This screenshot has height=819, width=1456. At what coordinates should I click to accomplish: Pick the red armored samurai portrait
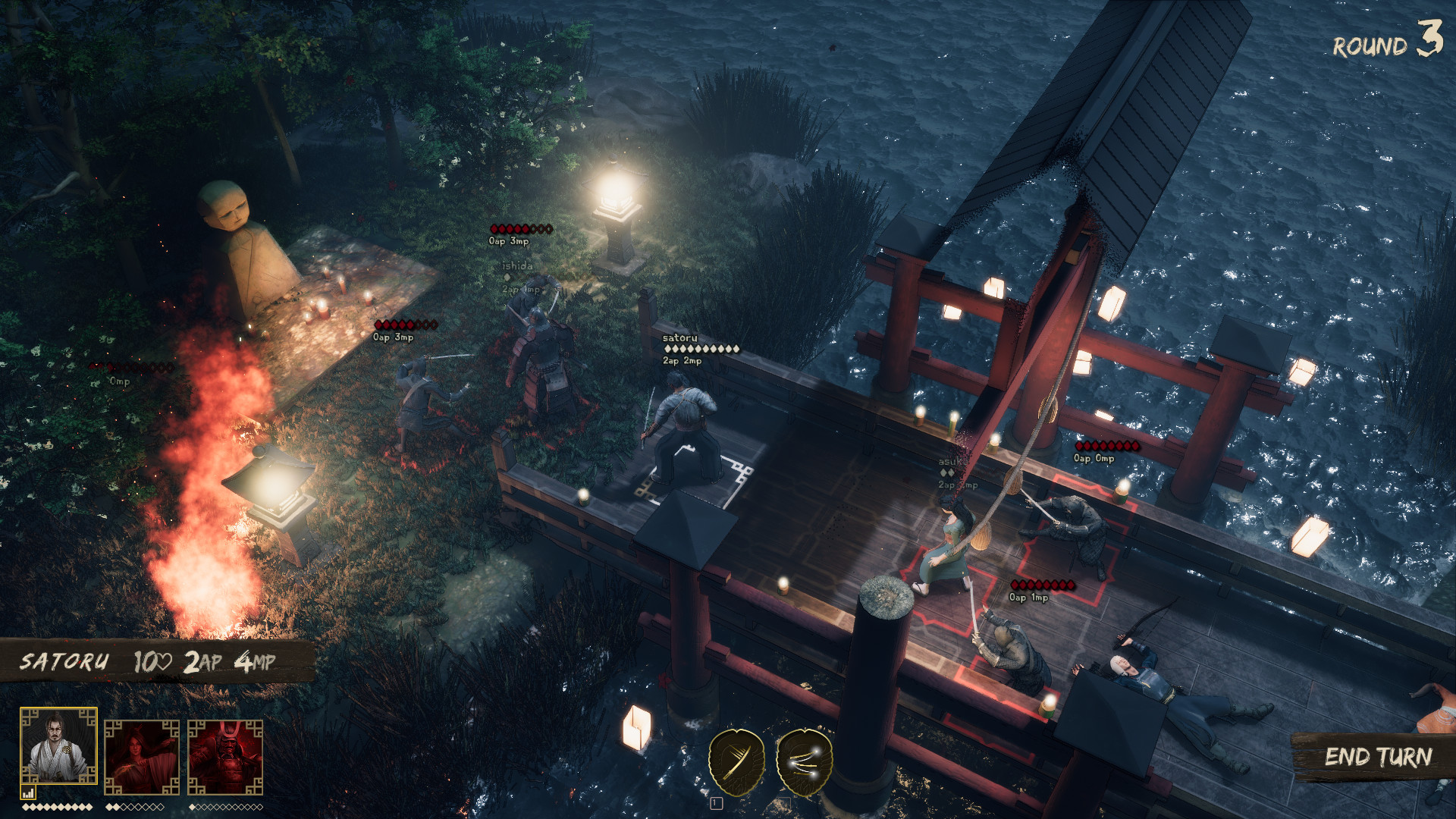[x=225, y=756]
